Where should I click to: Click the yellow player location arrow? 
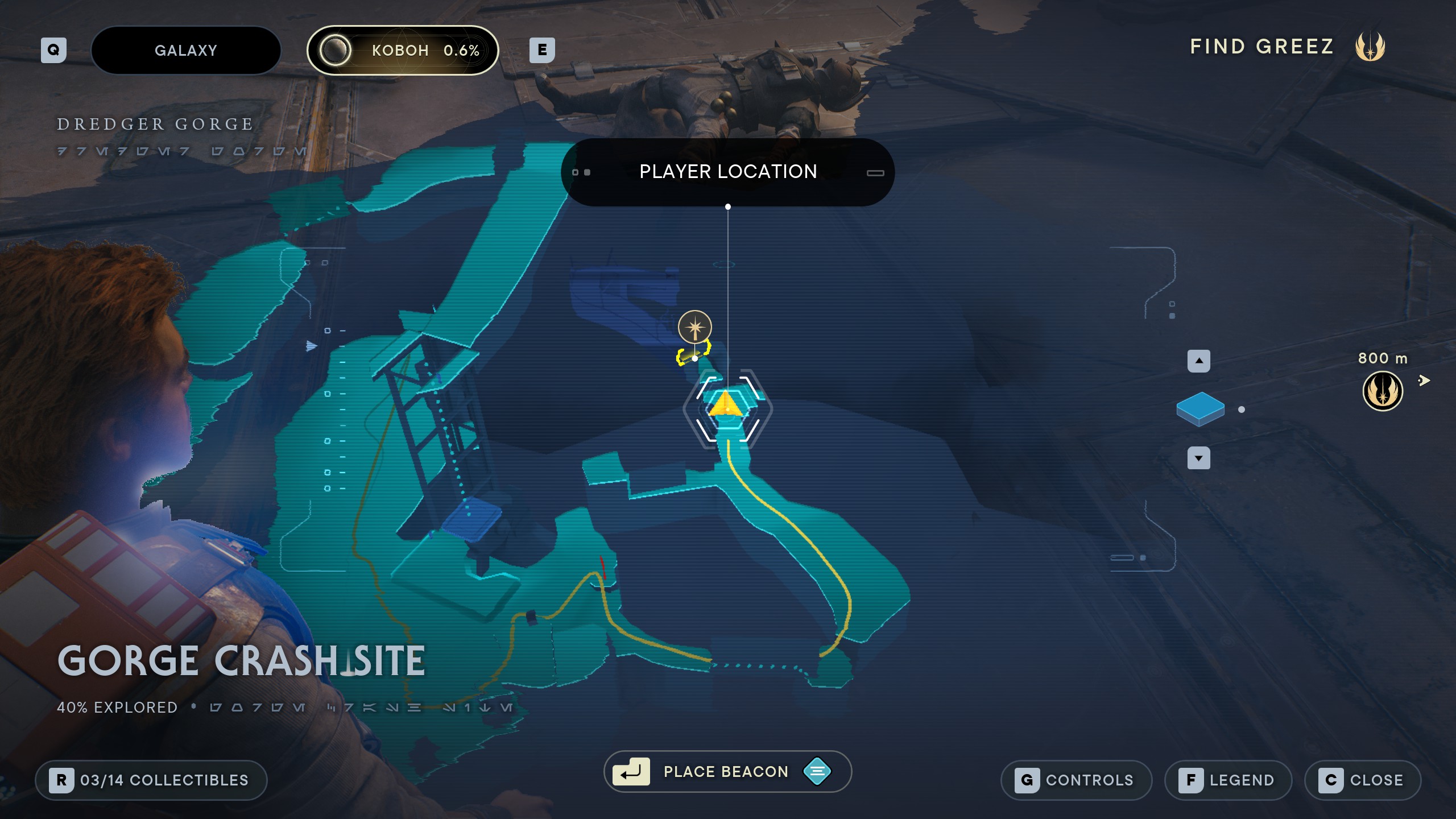(x=726, y=404)
